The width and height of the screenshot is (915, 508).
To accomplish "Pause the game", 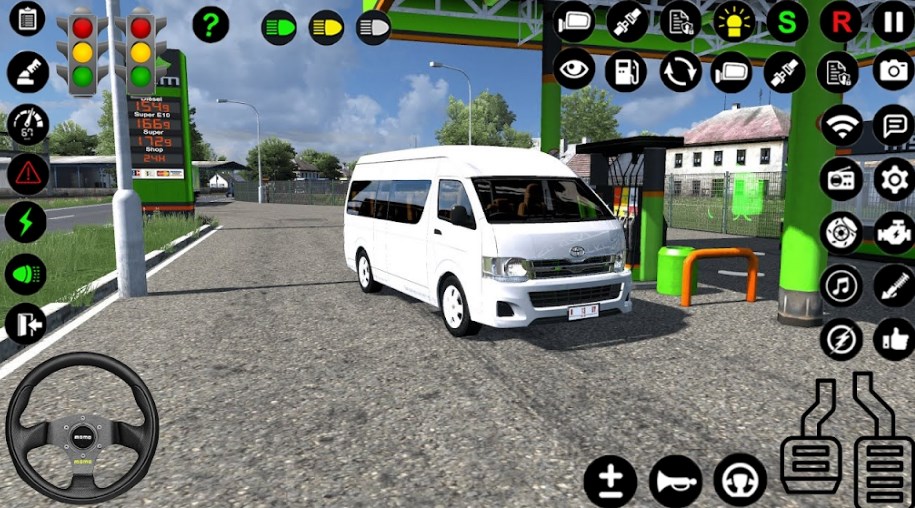I will point(892,20).
